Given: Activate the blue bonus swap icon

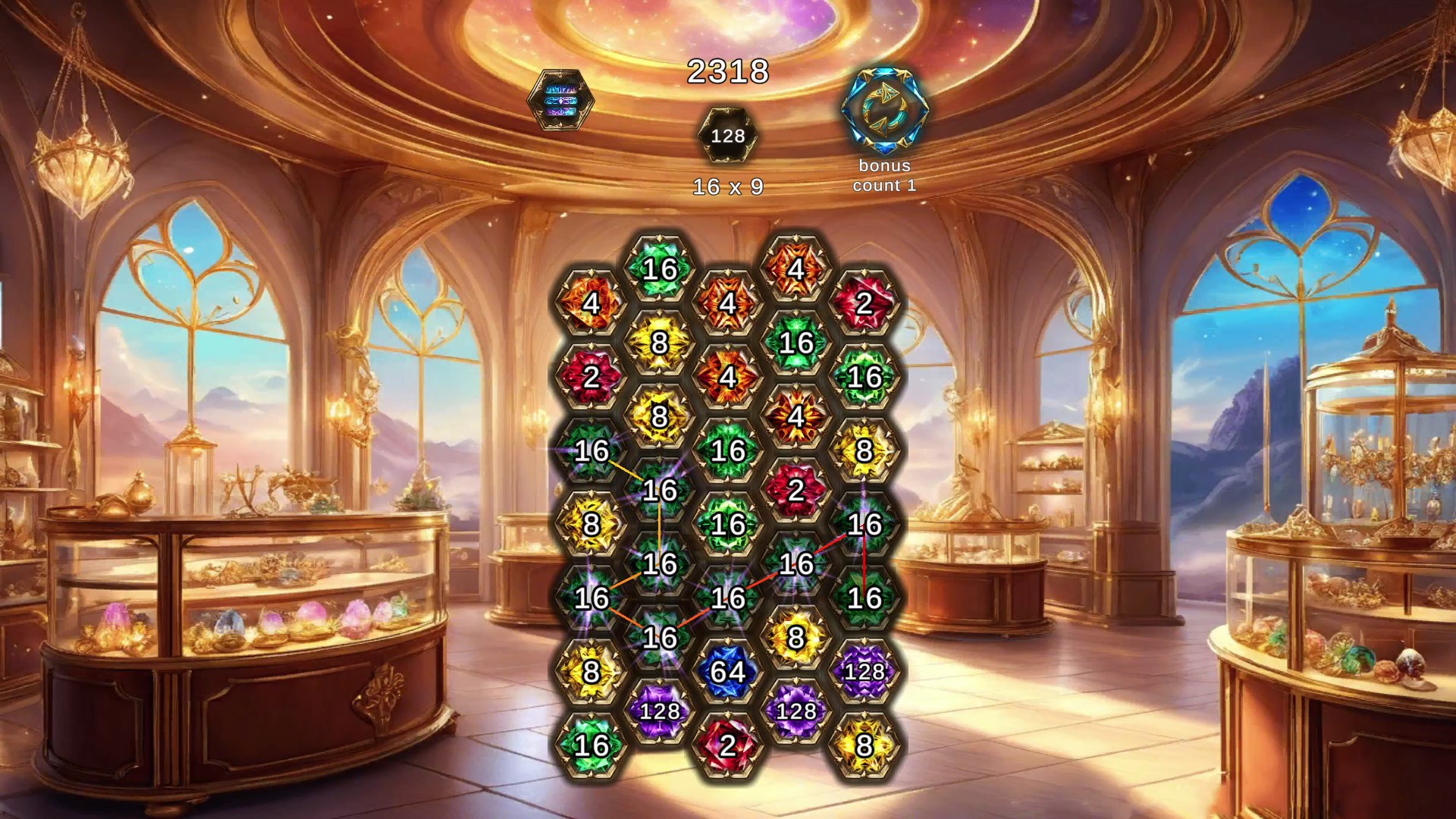Looking at the screenshot, I should (x=885, y=108).
